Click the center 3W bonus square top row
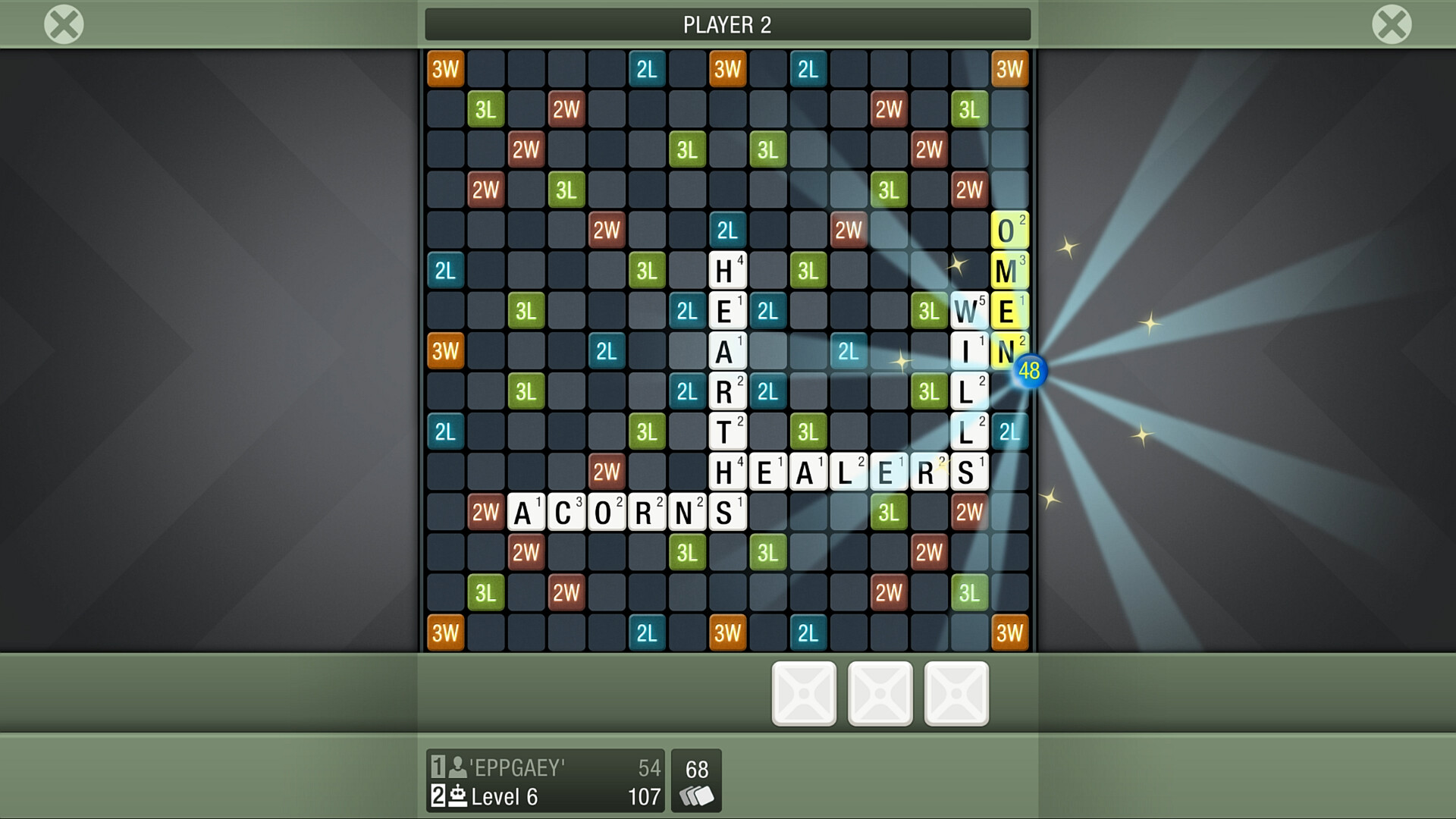The width and height of the screenshot is (1456, 819). (729, 68)
